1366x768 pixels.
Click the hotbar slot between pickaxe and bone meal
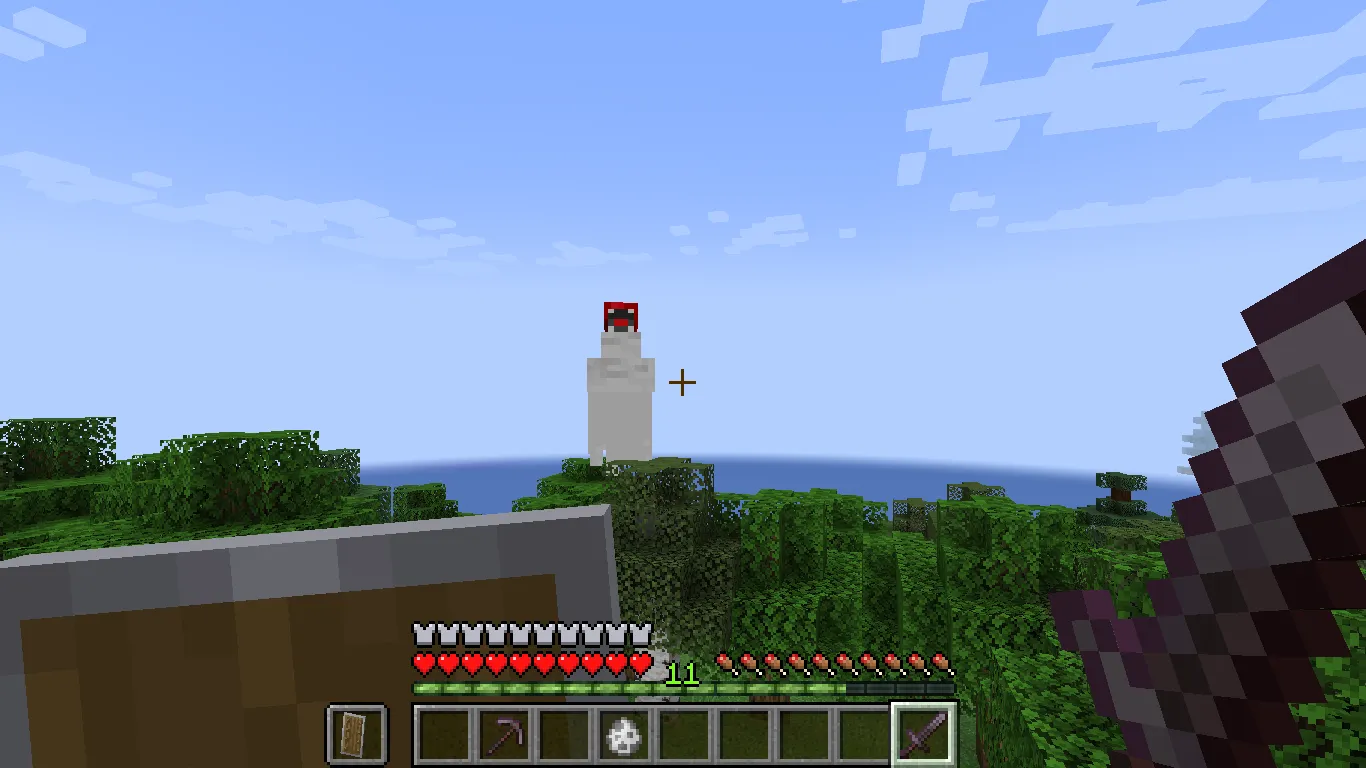(x=561, y=733)
